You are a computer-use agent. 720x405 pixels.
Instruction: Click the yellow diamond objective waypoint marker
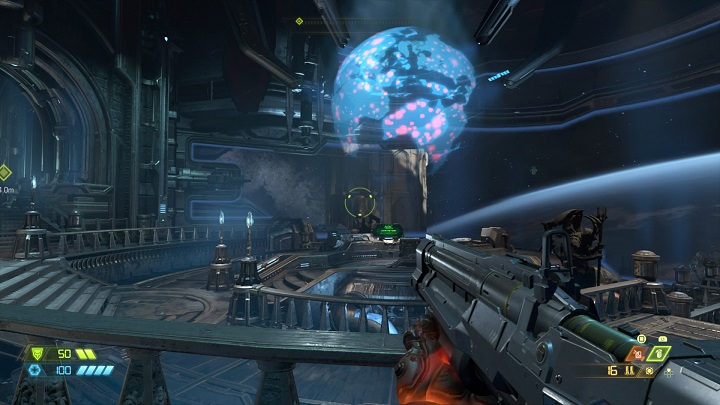[x=4, y=172]
